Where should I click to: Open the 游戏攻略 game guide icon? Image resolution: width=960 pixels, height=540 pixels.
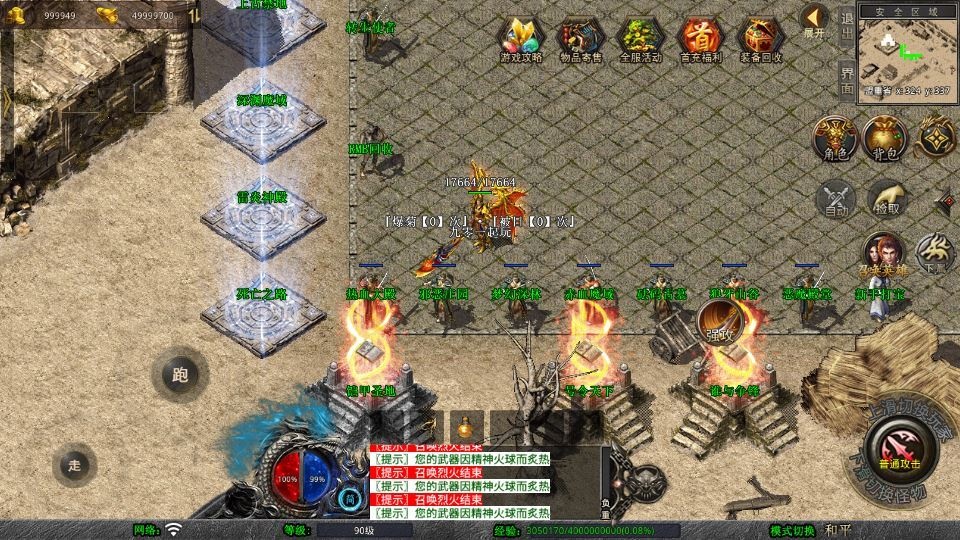coord(521,40)
